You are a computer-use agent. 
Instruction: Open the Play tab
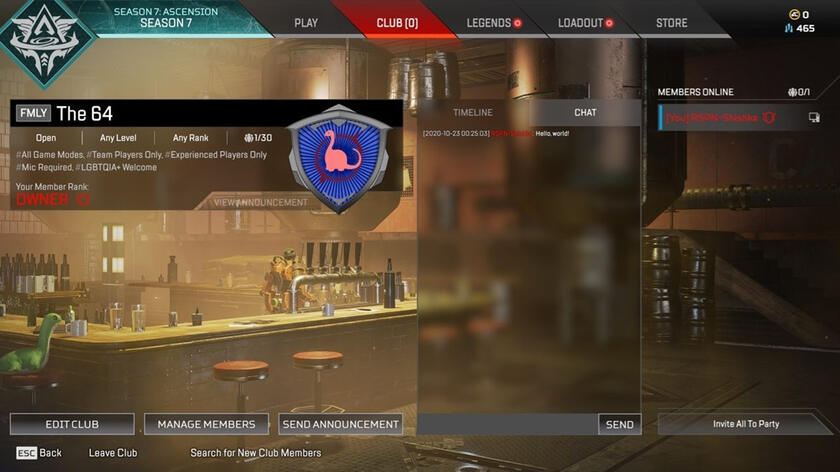click(x=306, y=23)
